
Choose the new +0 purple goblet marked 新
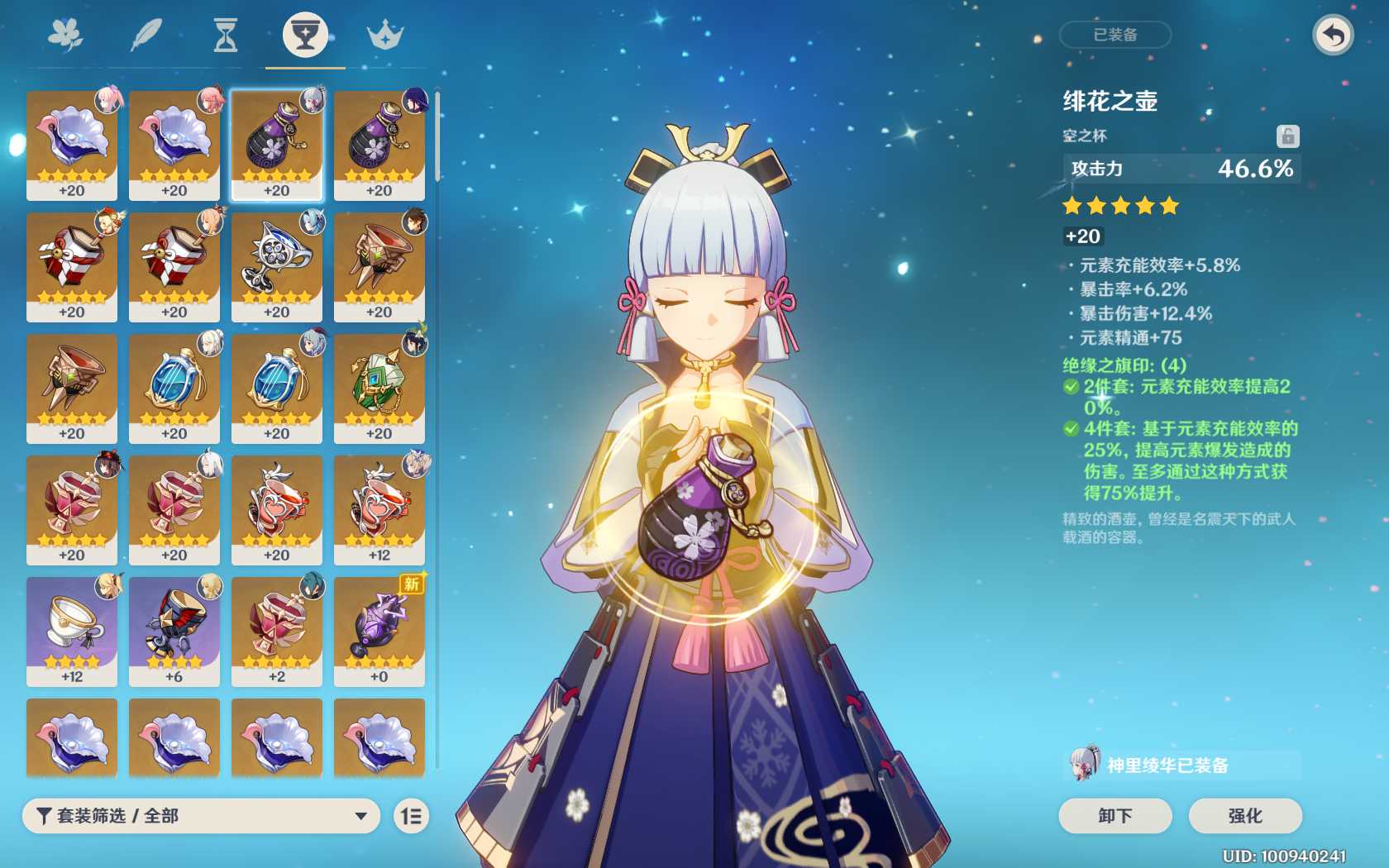point(379,631)
